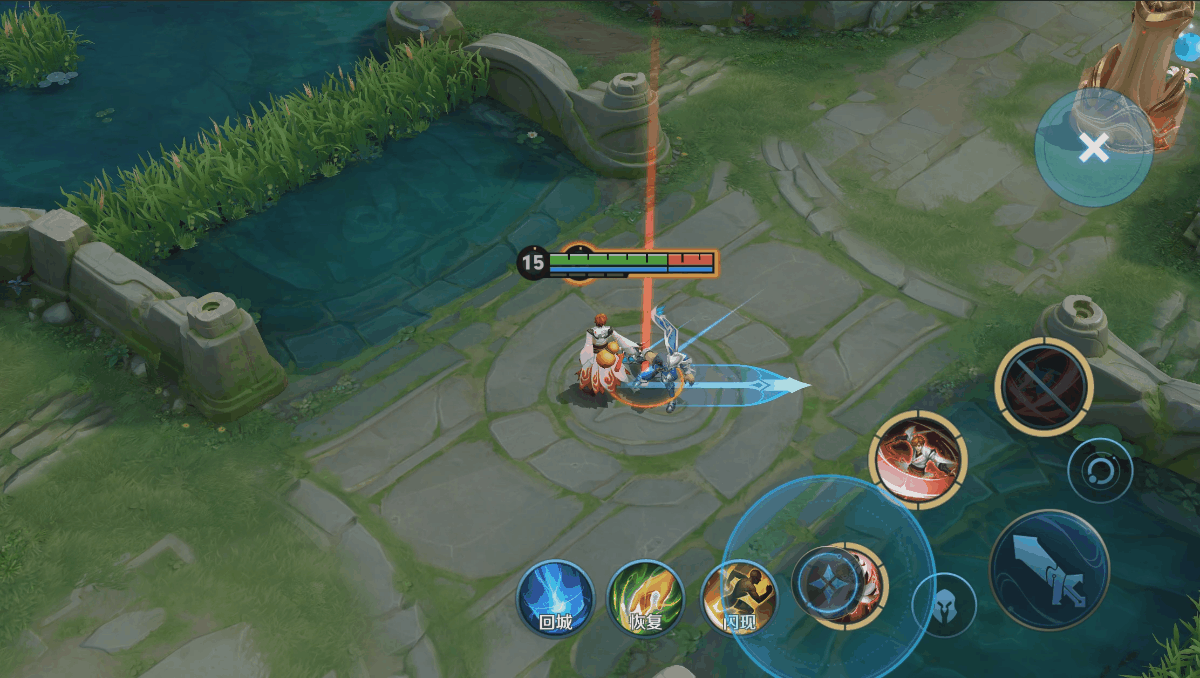
Task: Select the helmet hero-targeting button
Action: [x=944, y=604]
